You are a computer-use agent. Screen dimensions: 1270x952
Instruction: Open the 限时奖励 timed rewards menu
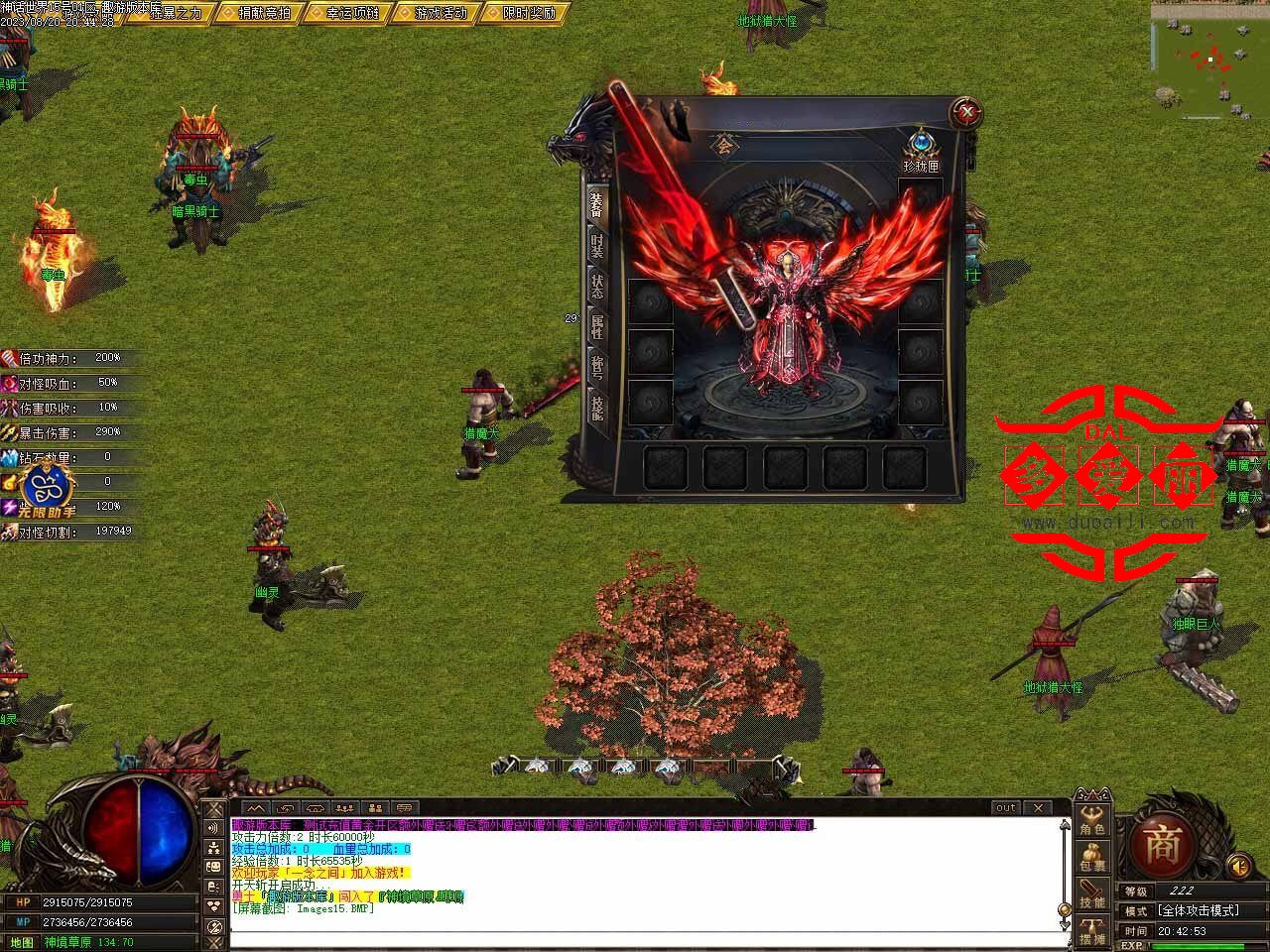click(x=523, y=13)
